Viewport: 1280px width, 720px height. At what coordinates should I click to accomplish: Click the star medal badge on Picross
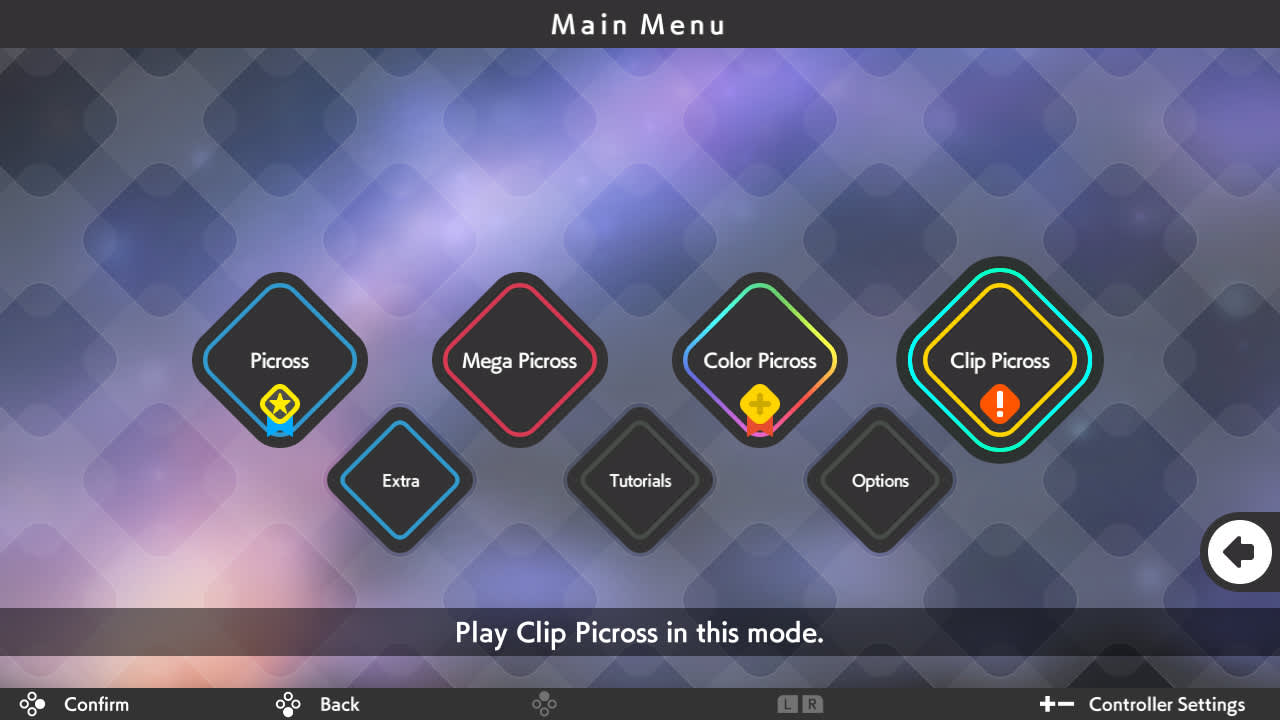tap(279, 405)
